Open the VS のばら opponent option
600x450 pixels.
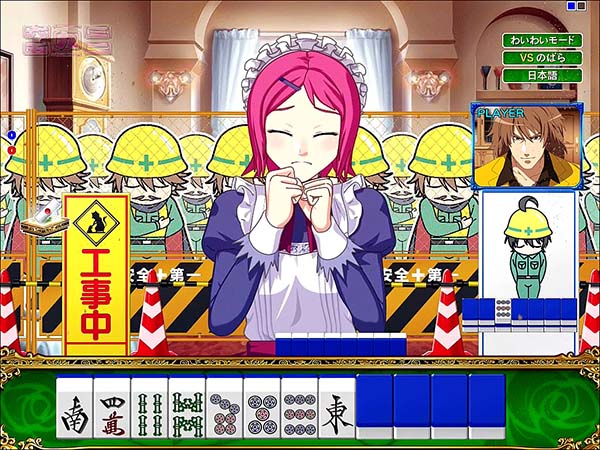pyautogui.click(x=538, y=58)
